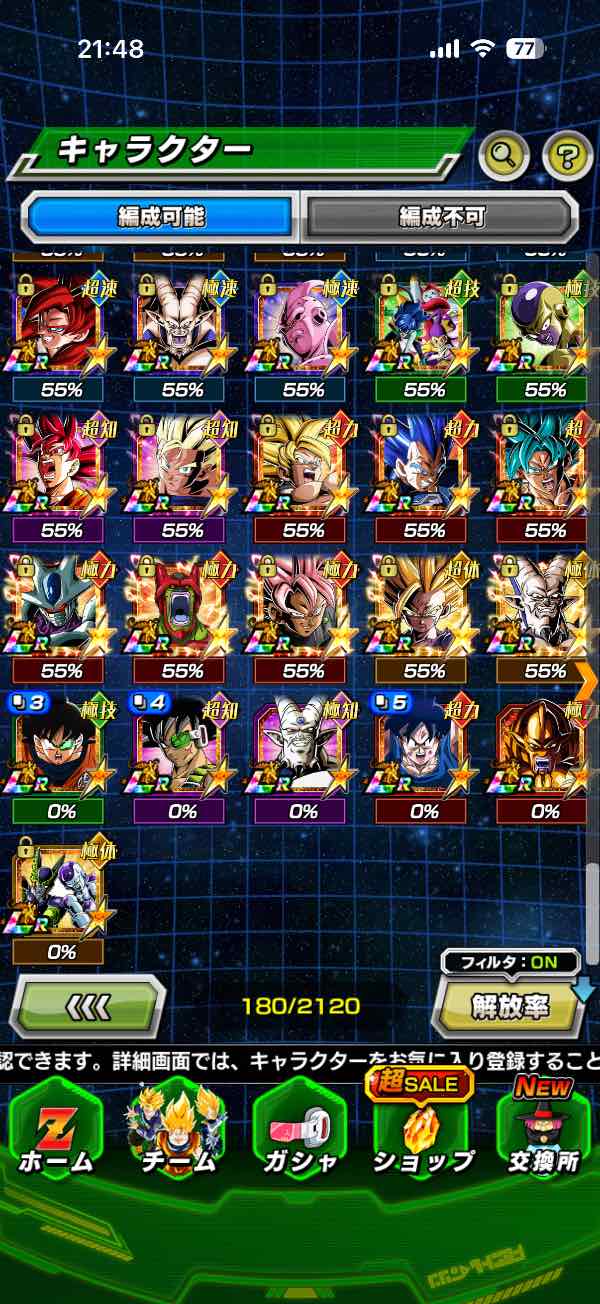The height and width of the screenshot is (1304, 600).
Task: Switch to the 編成不可 tab
Action: pyautogui.click(x=441, y=216)
